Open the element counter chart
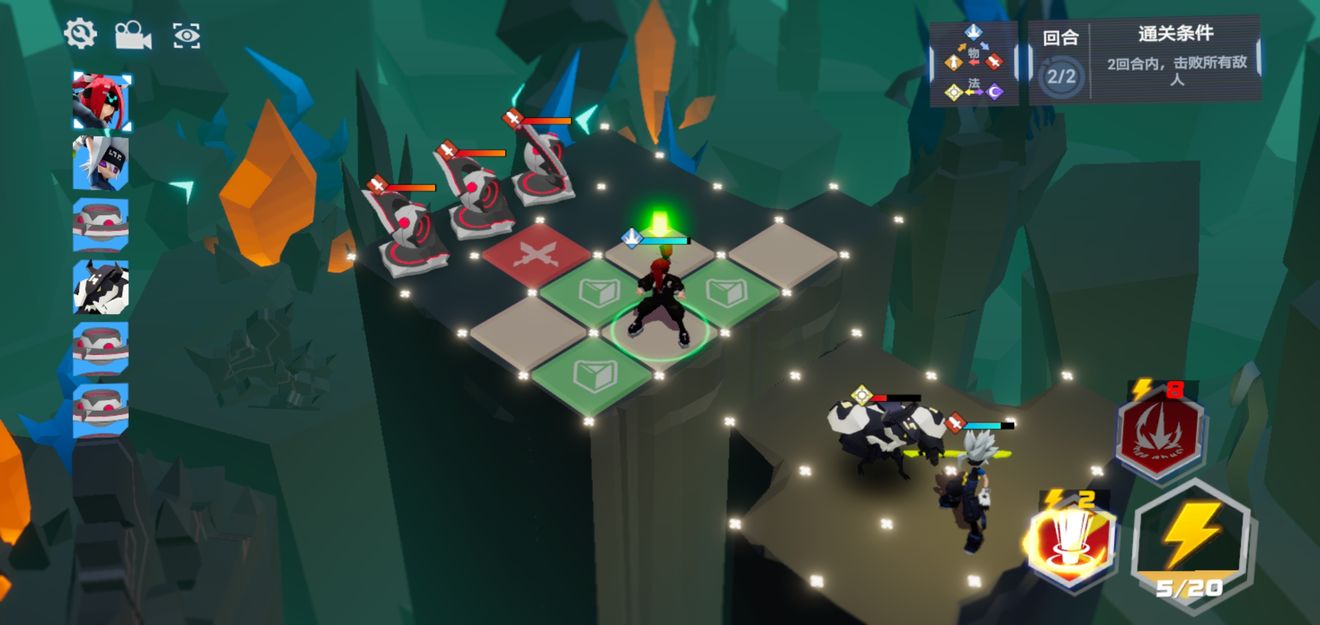The height and width of the screenshot is (625, 1320). [x=974, y=64]
